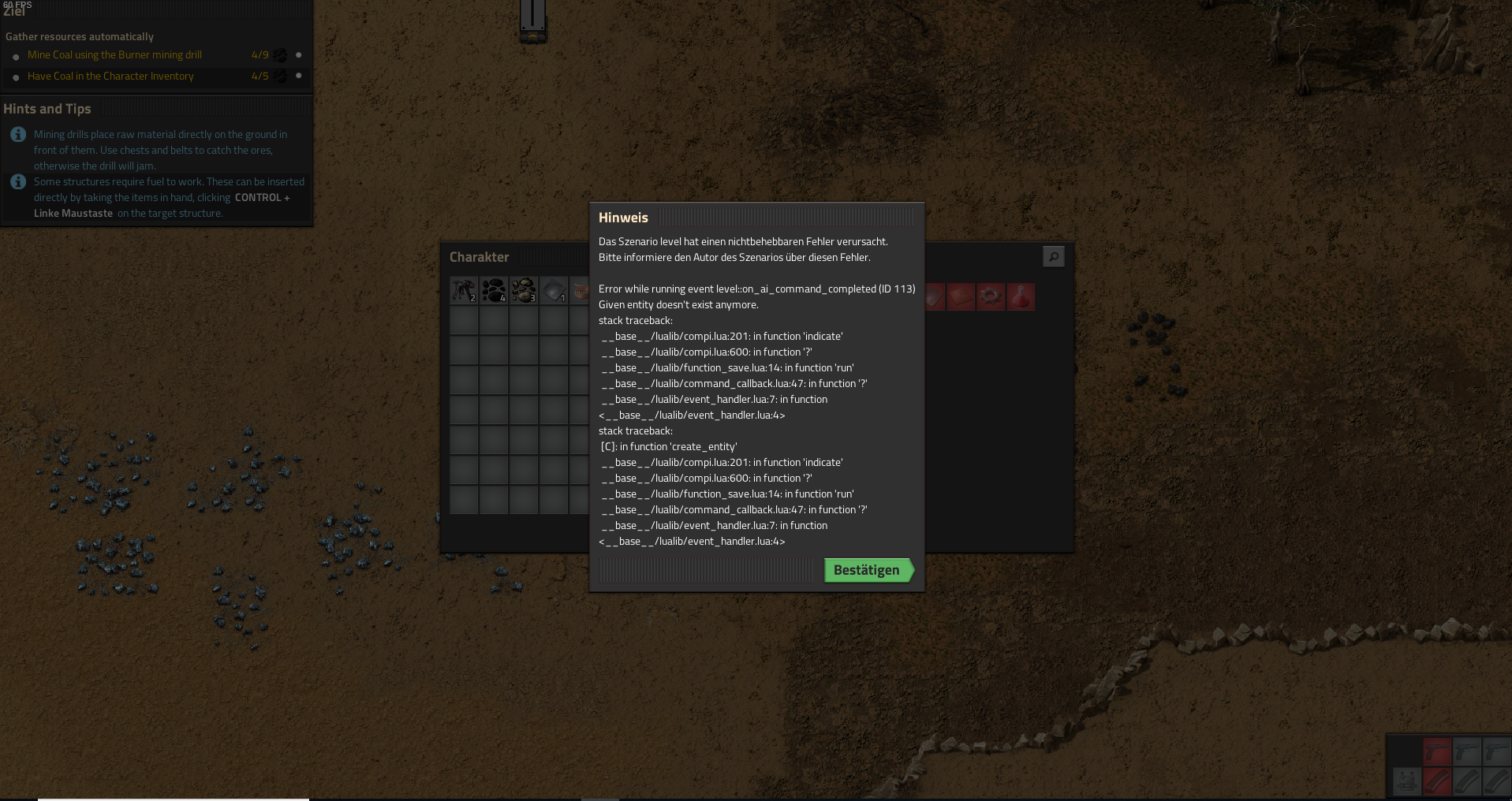Click the info icon next to mining drills hint
This screenshot has width=1512, height=801.
pyautogui.click(x=17, y=134)
